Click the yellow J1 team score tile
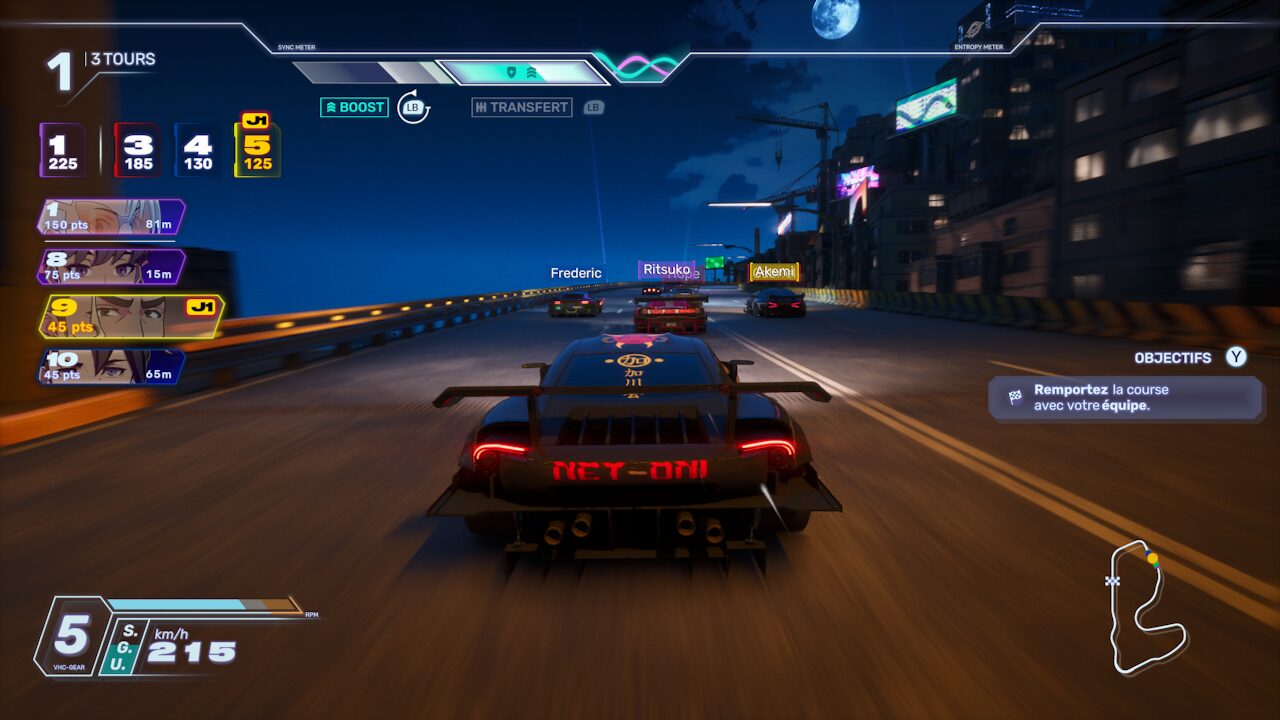This screenshot has width=1280, height=720. pos(257,151)
